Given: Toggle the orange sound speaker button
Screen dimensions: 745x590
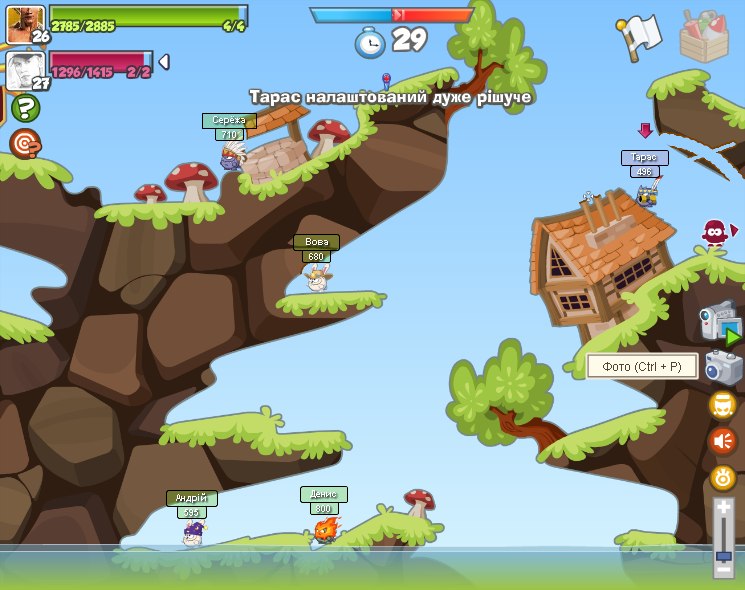Looking at the screenshot, I should click(722, 441).
